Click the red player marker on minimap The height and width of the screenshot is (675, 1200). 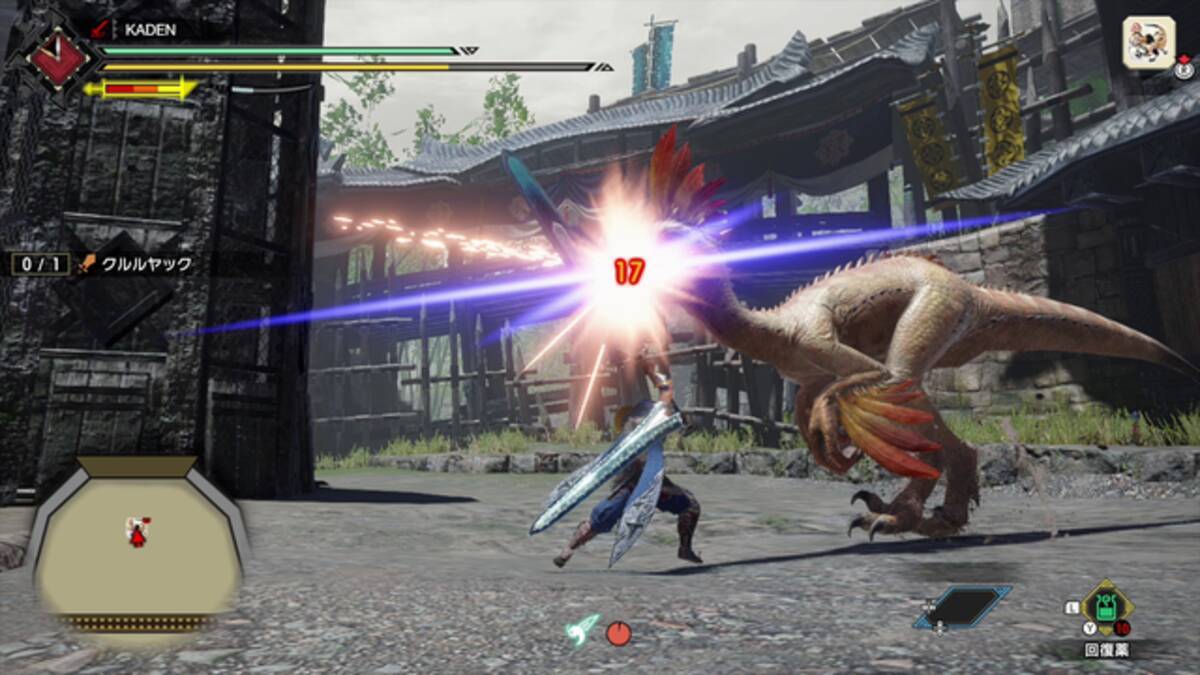point(138,531)
